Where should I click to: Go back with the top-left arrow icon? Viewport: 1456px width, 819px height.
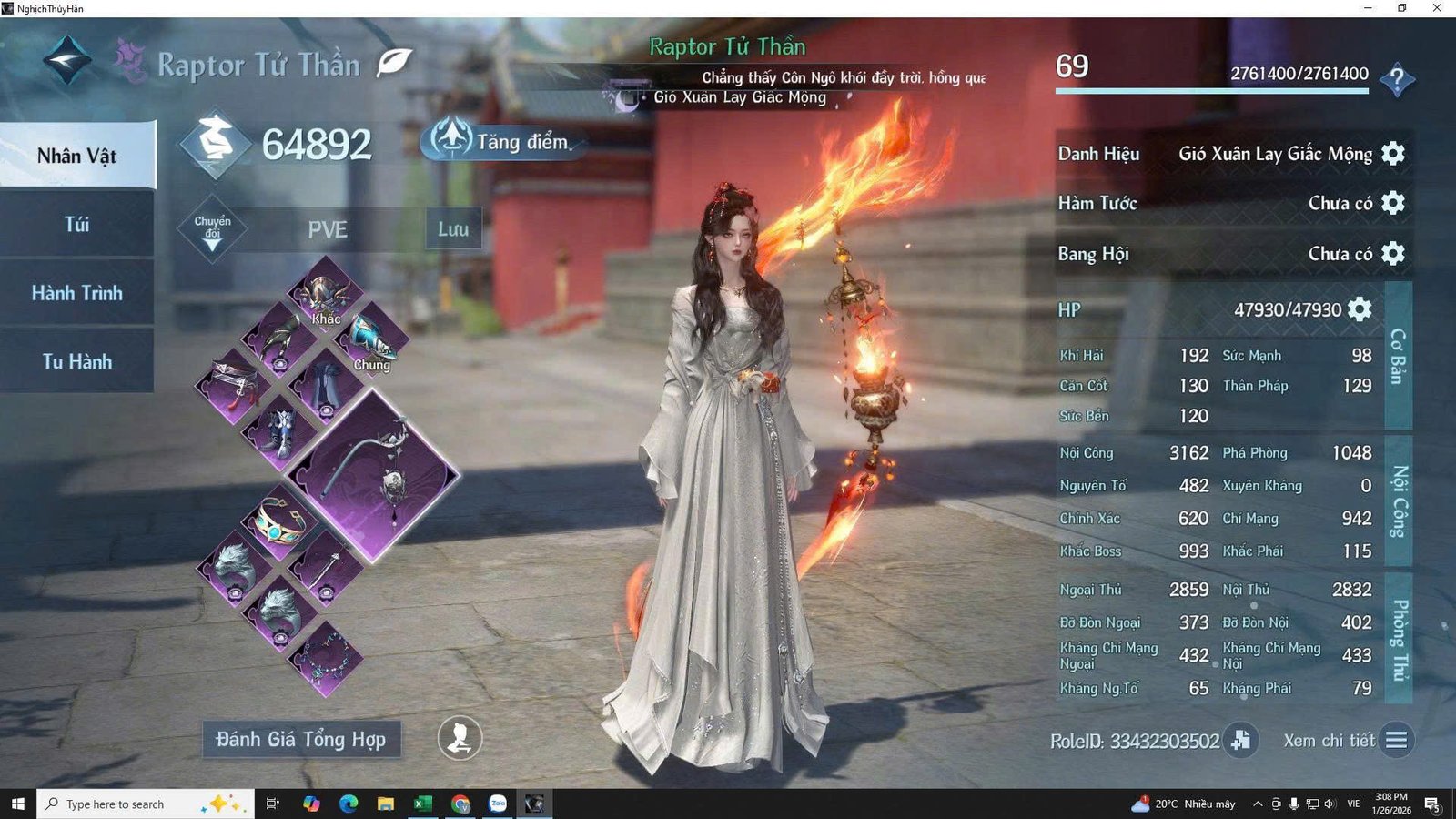click(67, 60)
